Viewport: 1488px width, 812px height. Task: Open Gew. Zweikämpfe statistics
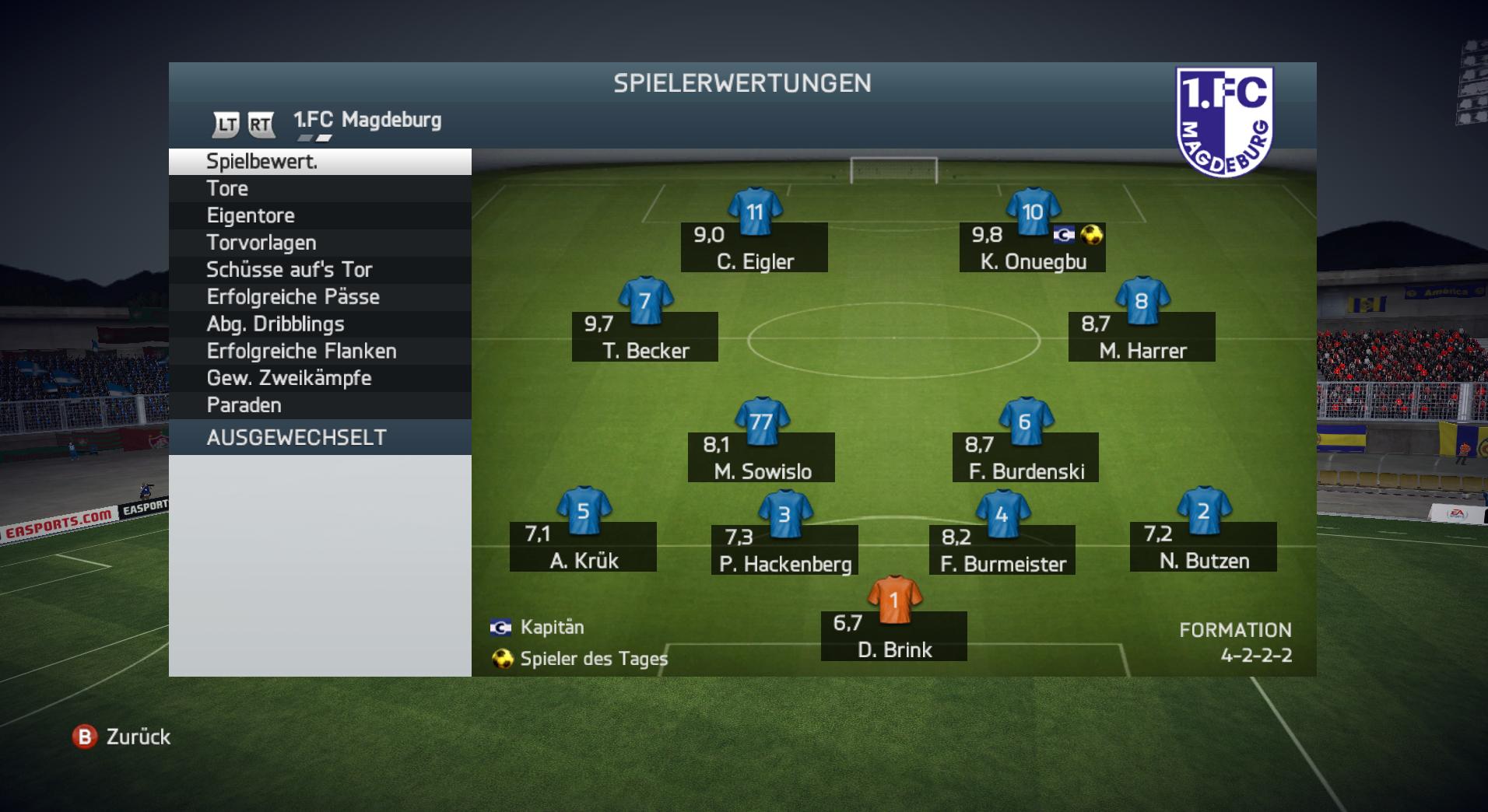pyautogui.click(x=319, y=378)
